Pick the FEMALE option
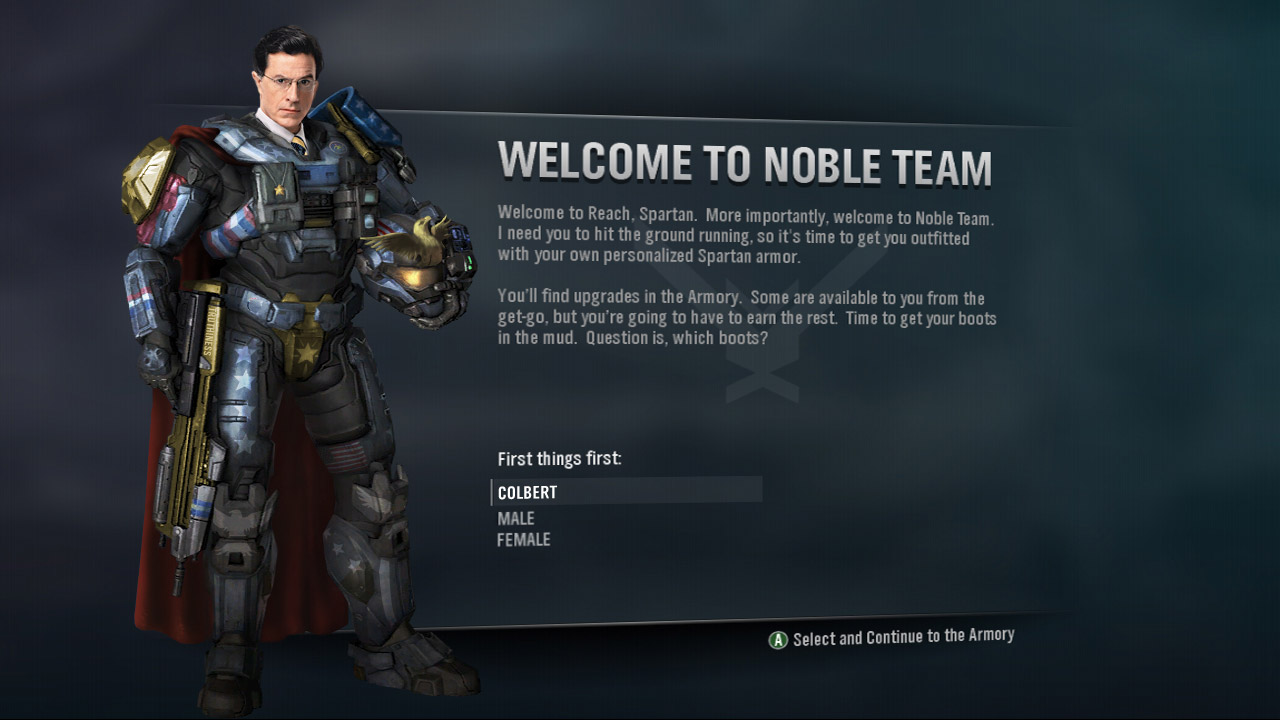 (x=524, y=540)
